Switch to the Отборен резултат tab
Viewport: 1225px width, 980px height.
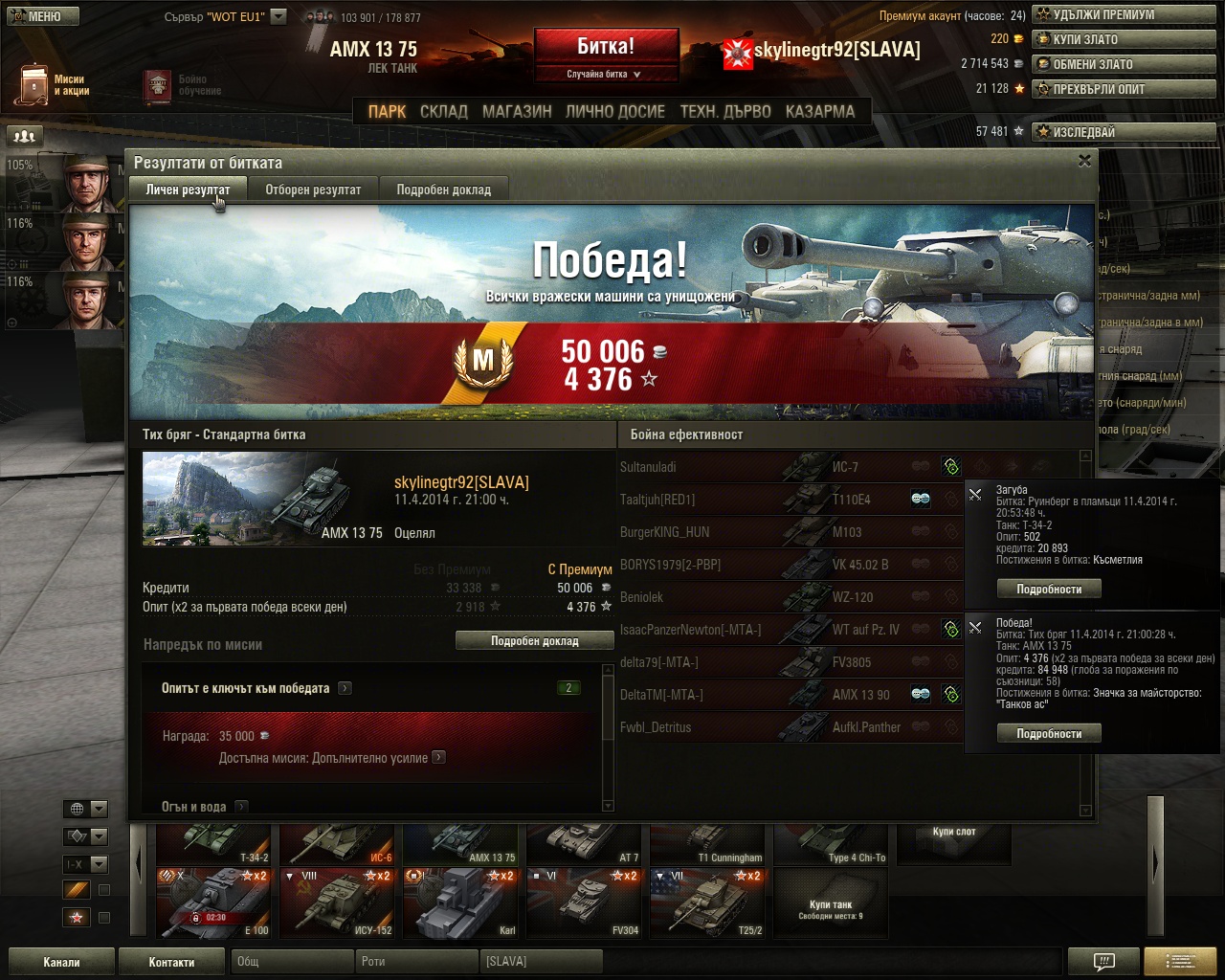pos(313,189)
